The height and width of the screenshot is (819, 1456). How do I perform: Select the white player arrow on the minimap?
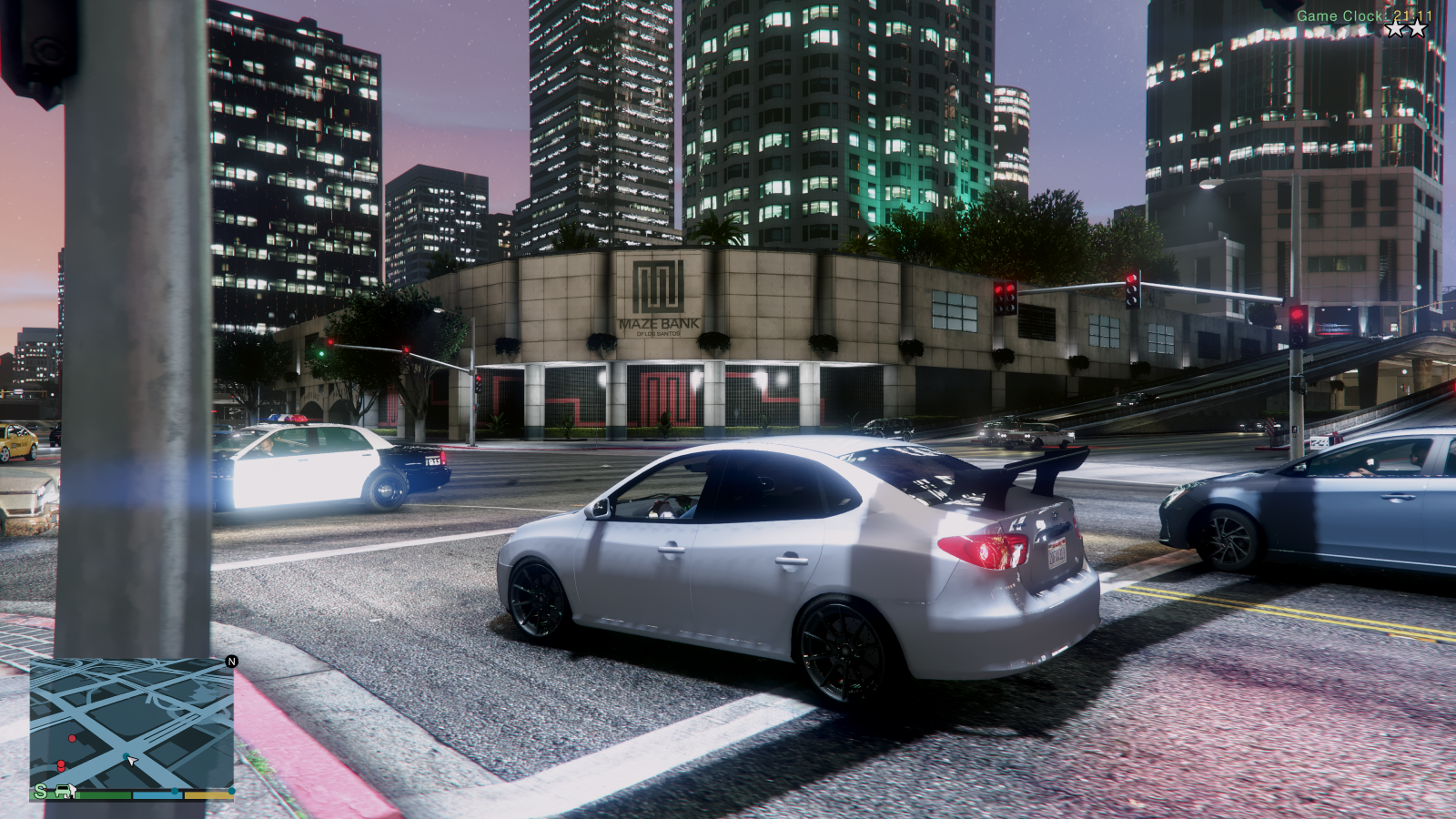coord(132,761)
